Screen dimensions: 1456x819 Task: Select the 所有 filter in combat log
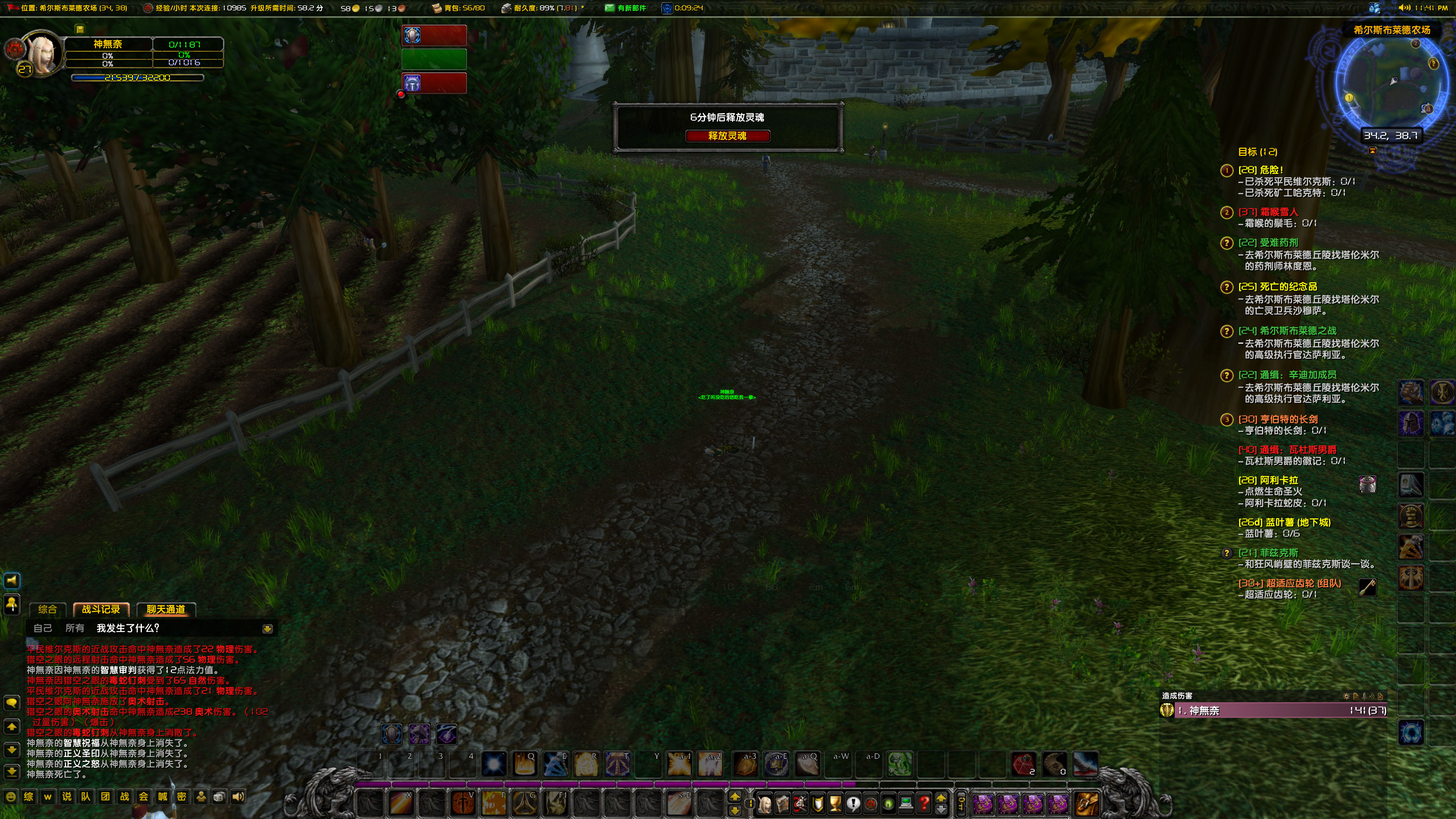pyautogui.click(x=76, y=628)
